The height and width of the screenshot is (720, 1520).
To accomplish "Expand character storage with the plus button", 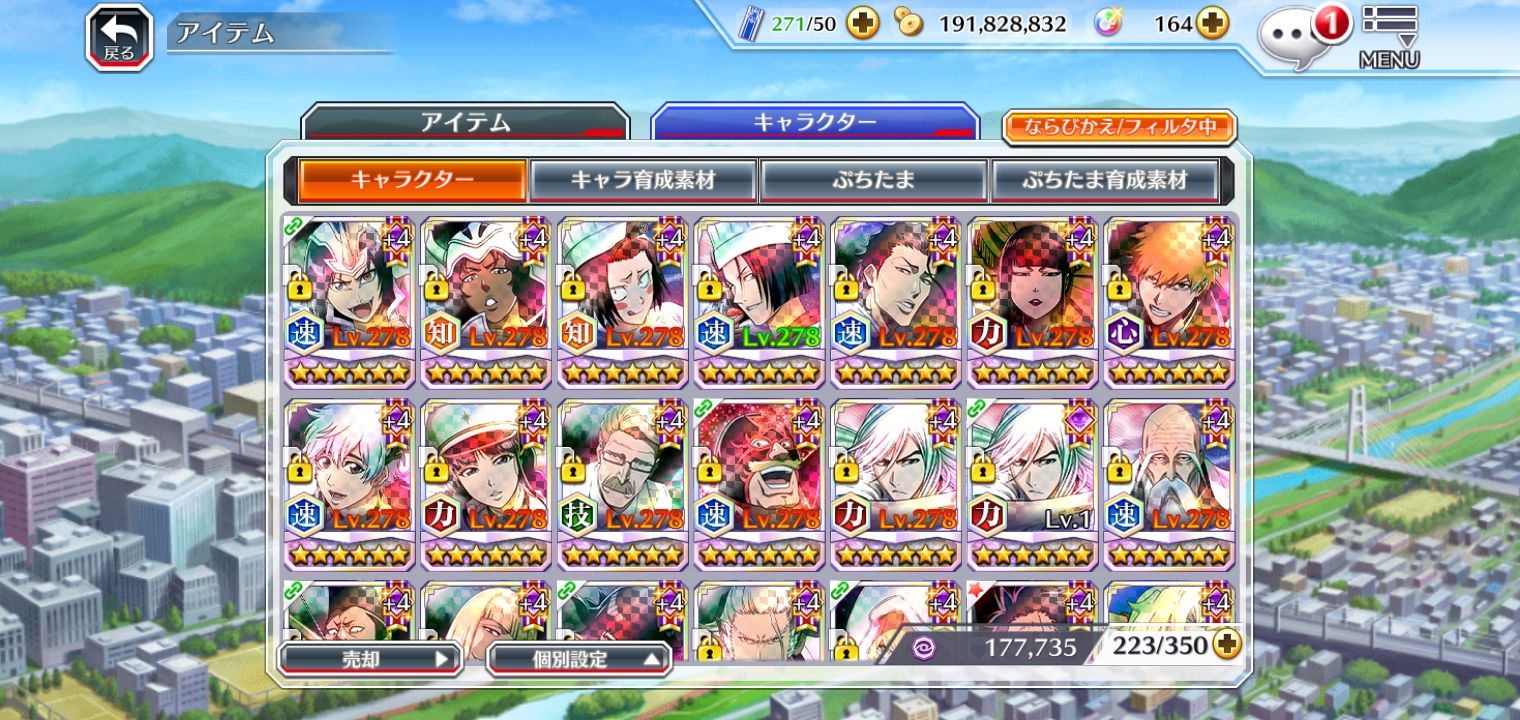I will (x=1227, y=646).
